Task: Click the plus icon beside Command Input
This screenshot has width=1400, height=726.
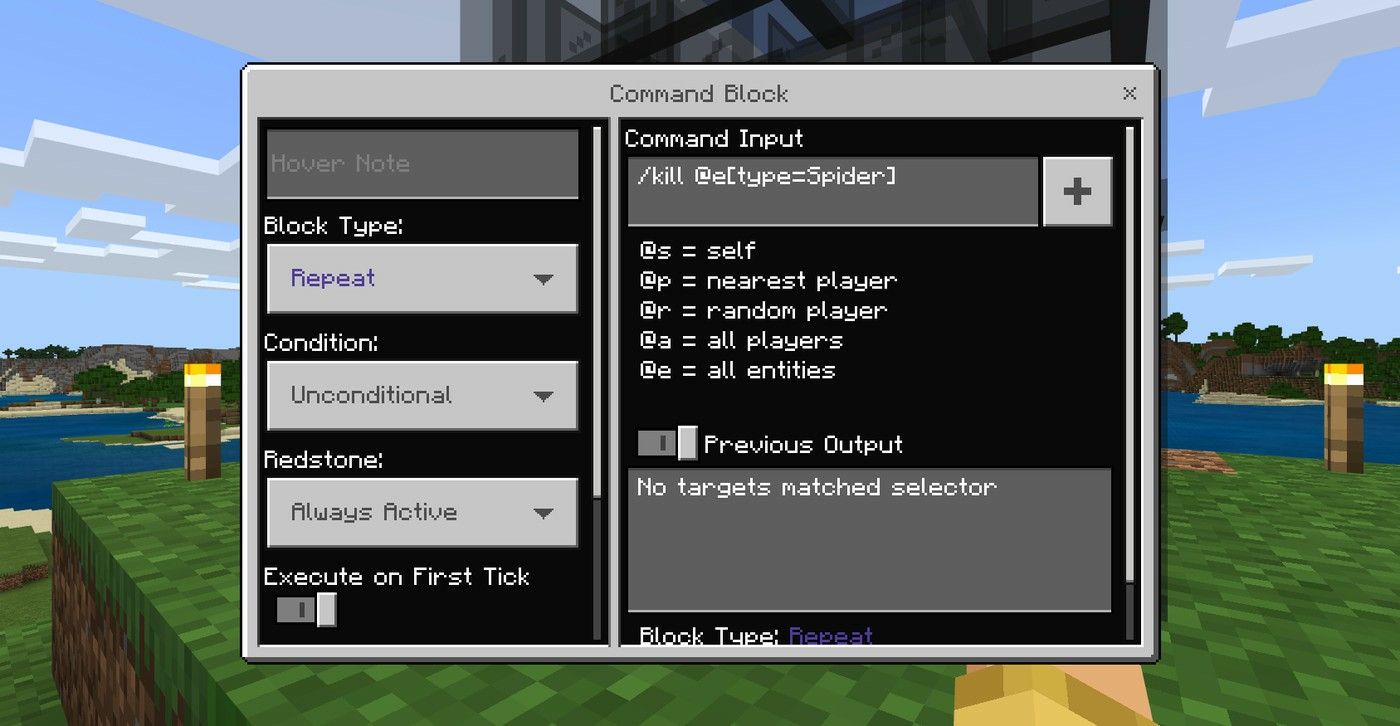Action: coord(1078,190)
